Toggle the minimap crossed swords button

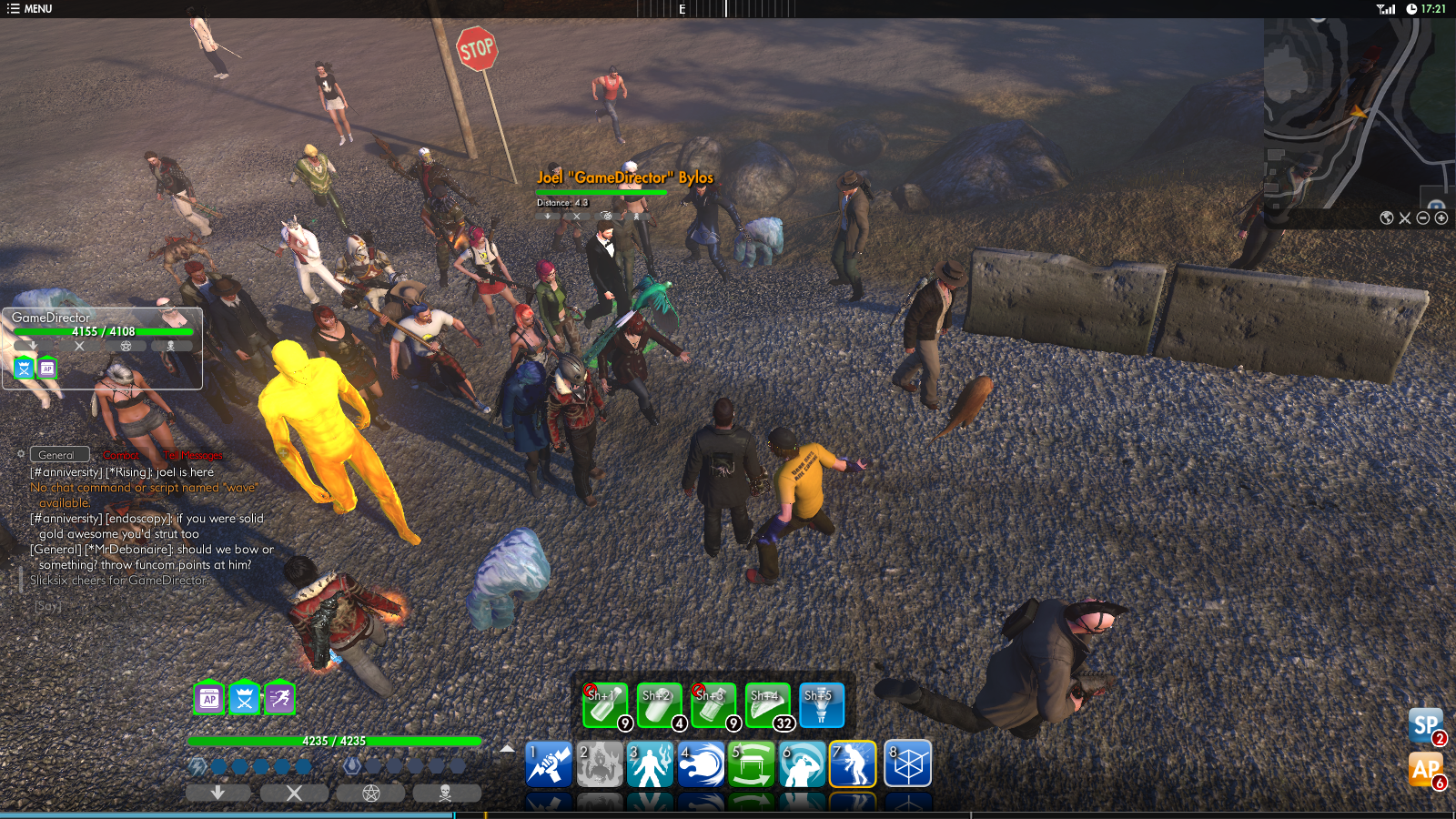1405,218
